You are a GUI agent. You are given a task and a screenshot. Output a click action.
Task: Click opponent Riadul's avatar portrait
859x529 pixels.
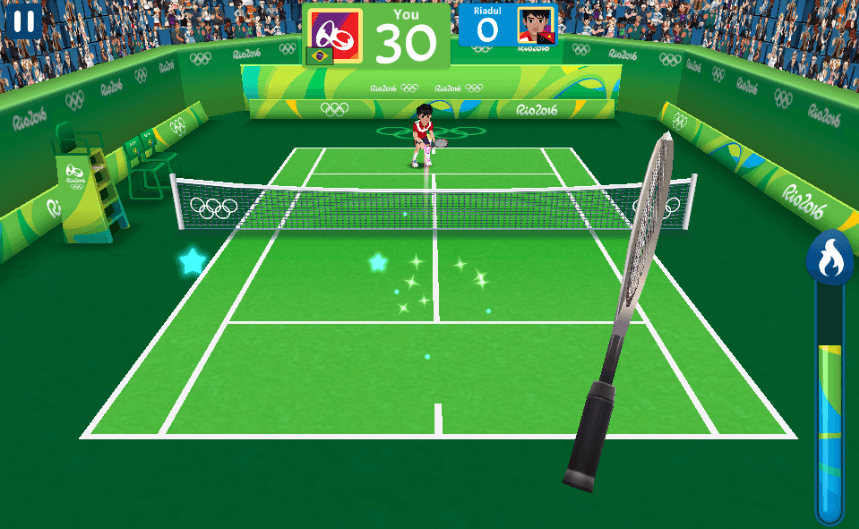click(x=537, y=26)
